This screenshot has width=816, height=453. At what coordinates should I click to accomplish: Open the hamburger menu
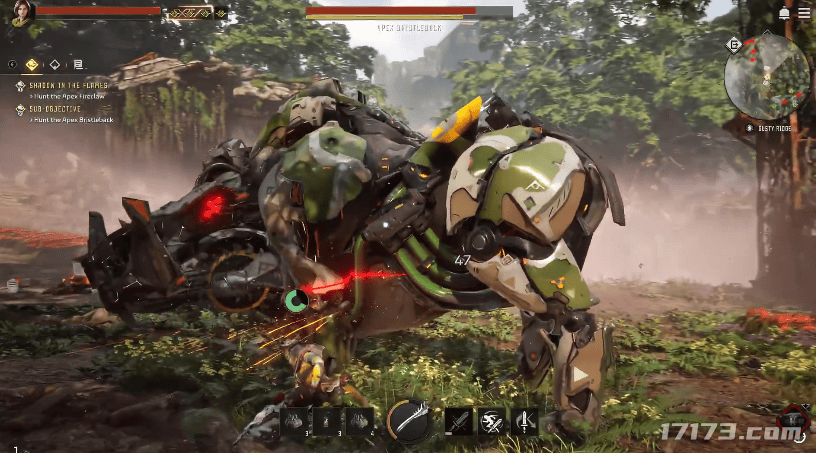click(x=804, y=13)
